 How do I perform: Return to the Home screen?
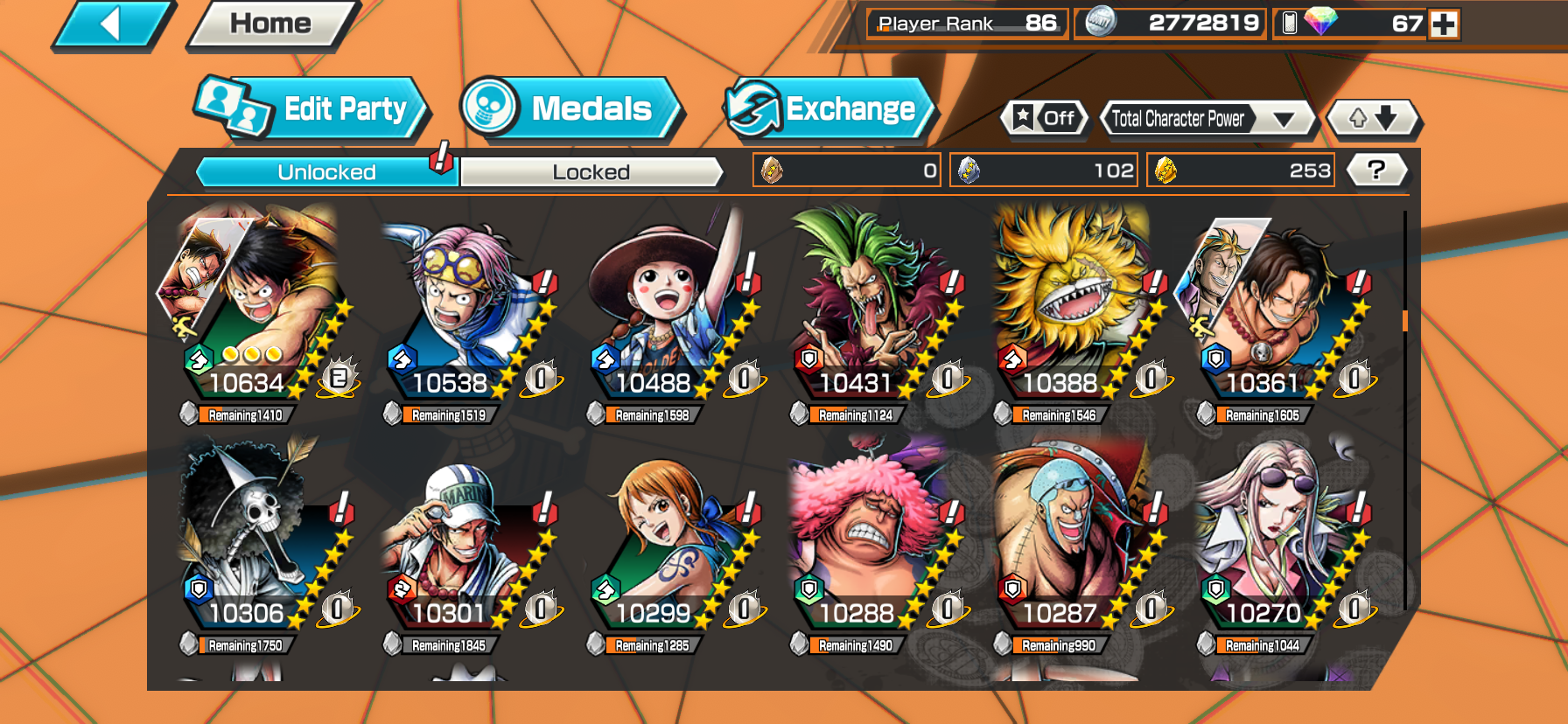click(270, 24)
